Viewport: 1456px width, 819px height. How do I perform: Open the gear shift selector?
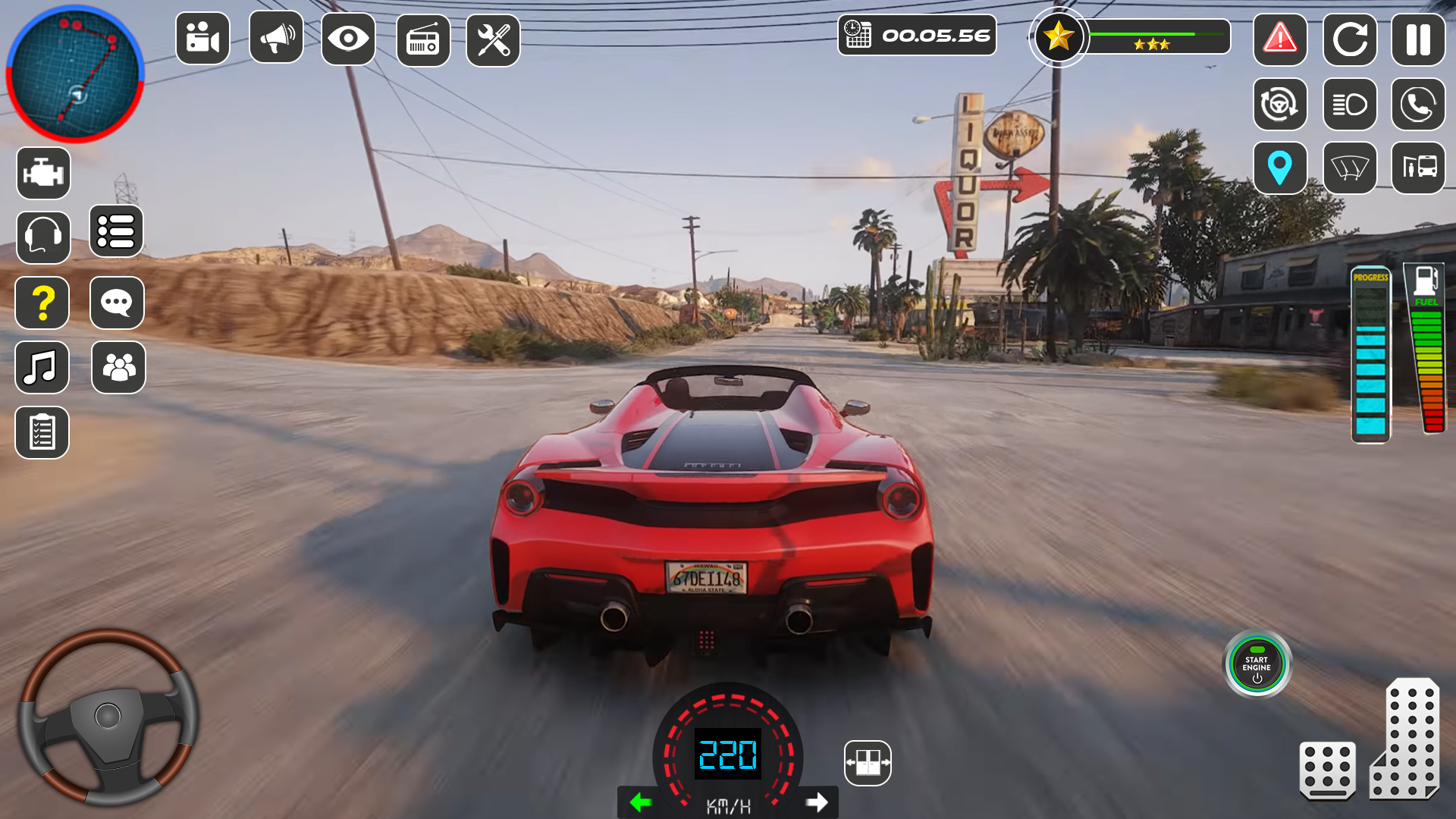click(x=866, y=763)
